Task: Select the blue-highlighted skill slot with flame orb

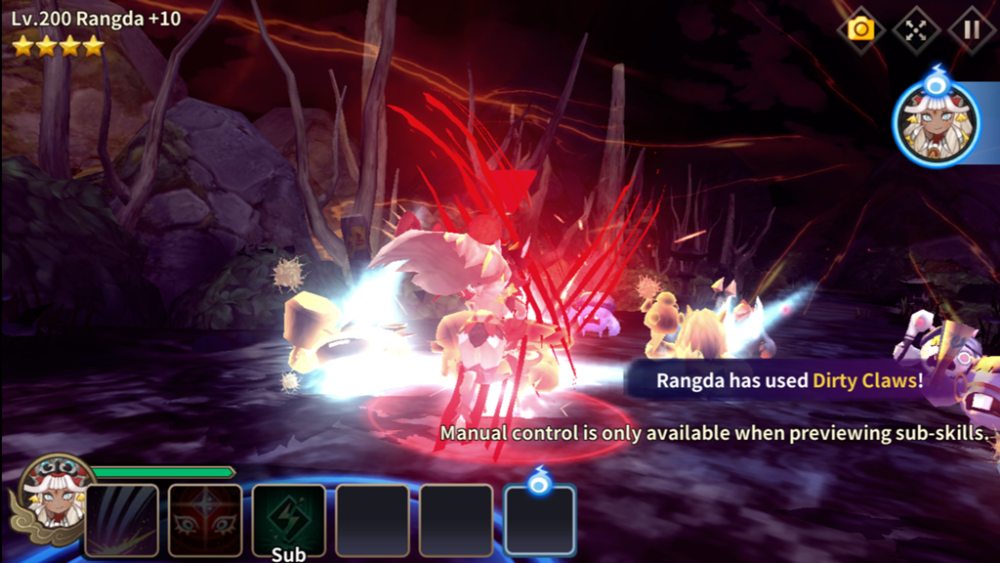Action: pyautogui.click(x=539, y=520)
